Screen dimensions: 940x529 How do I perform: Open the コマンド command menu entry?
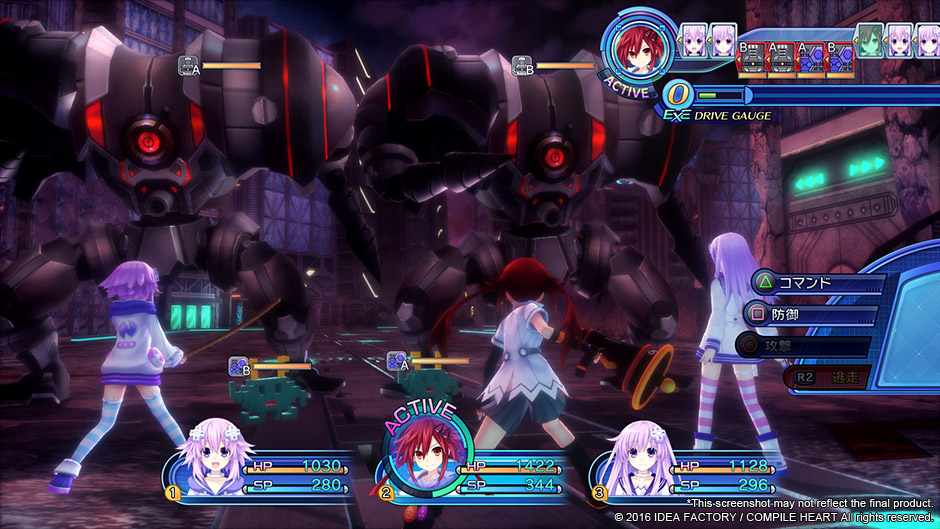[x=812, y=282]
